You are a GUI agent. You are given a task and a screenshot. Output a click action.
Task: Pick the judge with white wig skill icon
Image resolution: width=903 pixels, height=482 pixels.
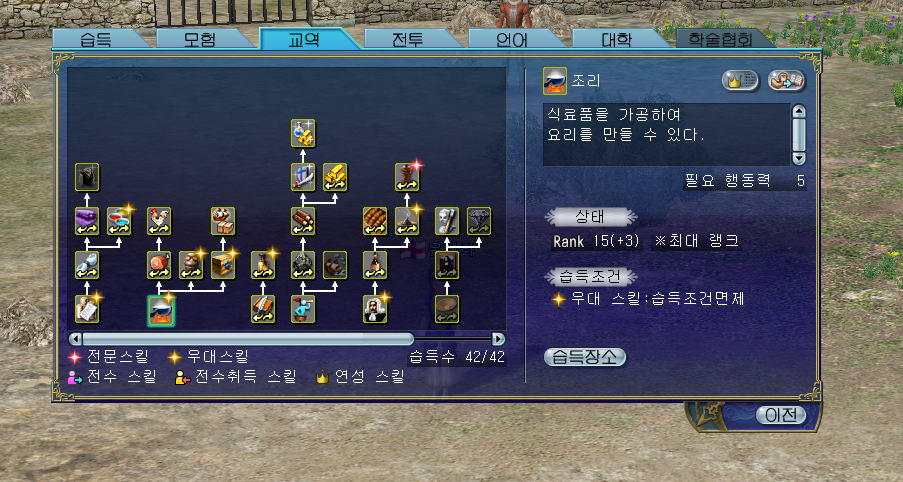tap(375, 309)
